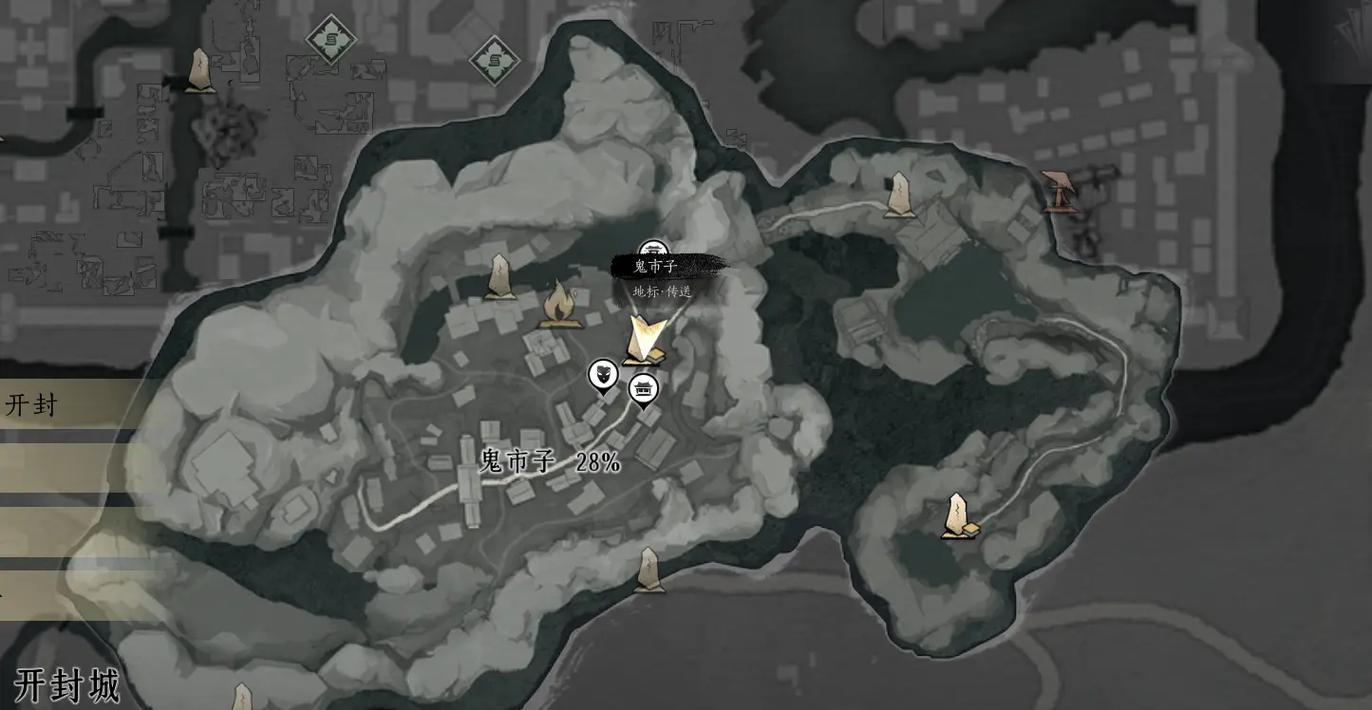The height and width of the screenshot is (710, 1372).
Task: Open the building pin below the waypoint
Action: coord(643,389)
